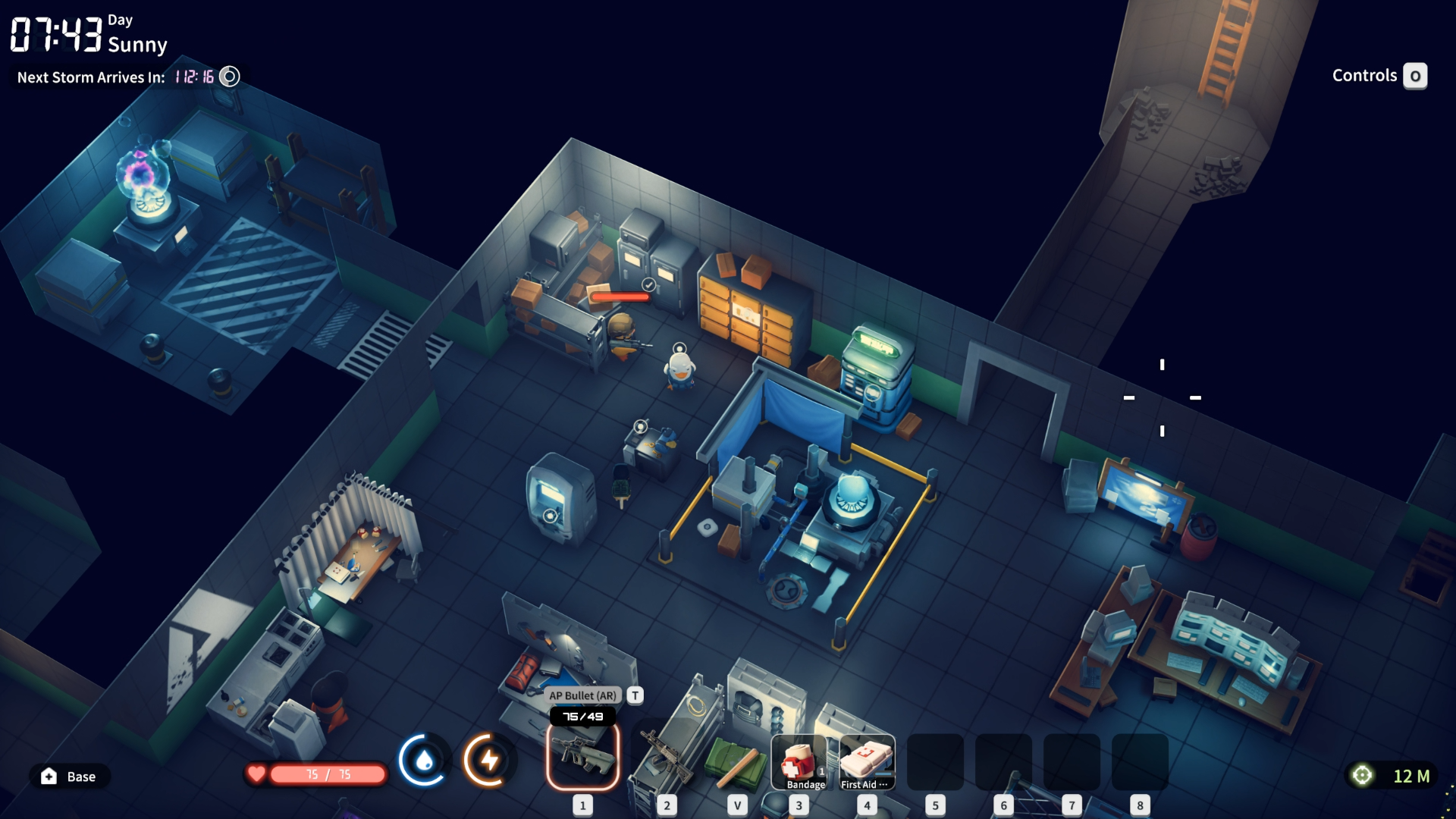Viewport: 1456px width, 819px height.
Task: Click the AP Bullet (AR) ammo type label
Action: (582, 695)
